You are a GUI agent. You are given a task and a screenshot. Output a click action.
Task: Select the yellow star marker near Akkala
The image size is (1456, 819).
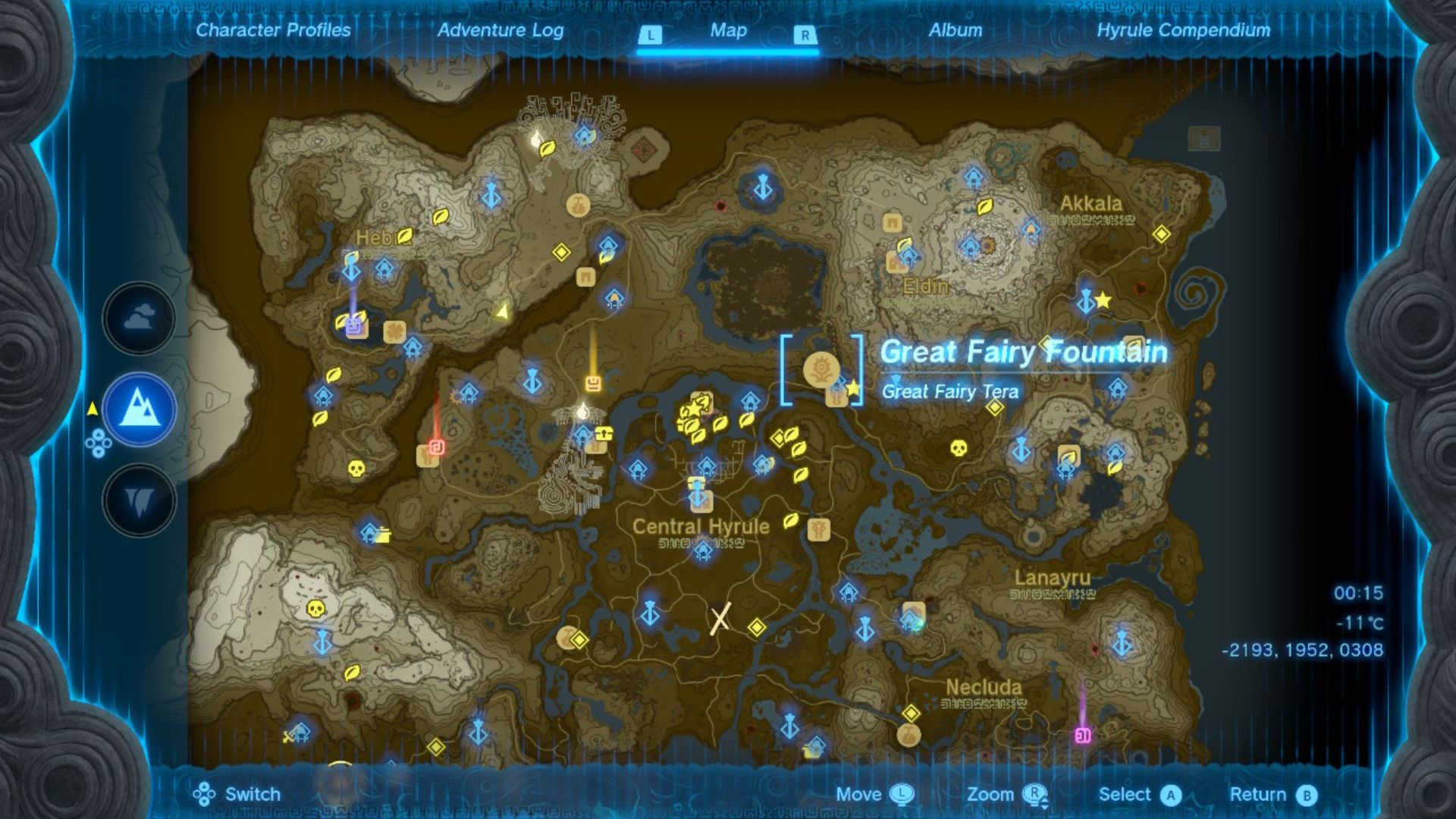(1104, 301)
